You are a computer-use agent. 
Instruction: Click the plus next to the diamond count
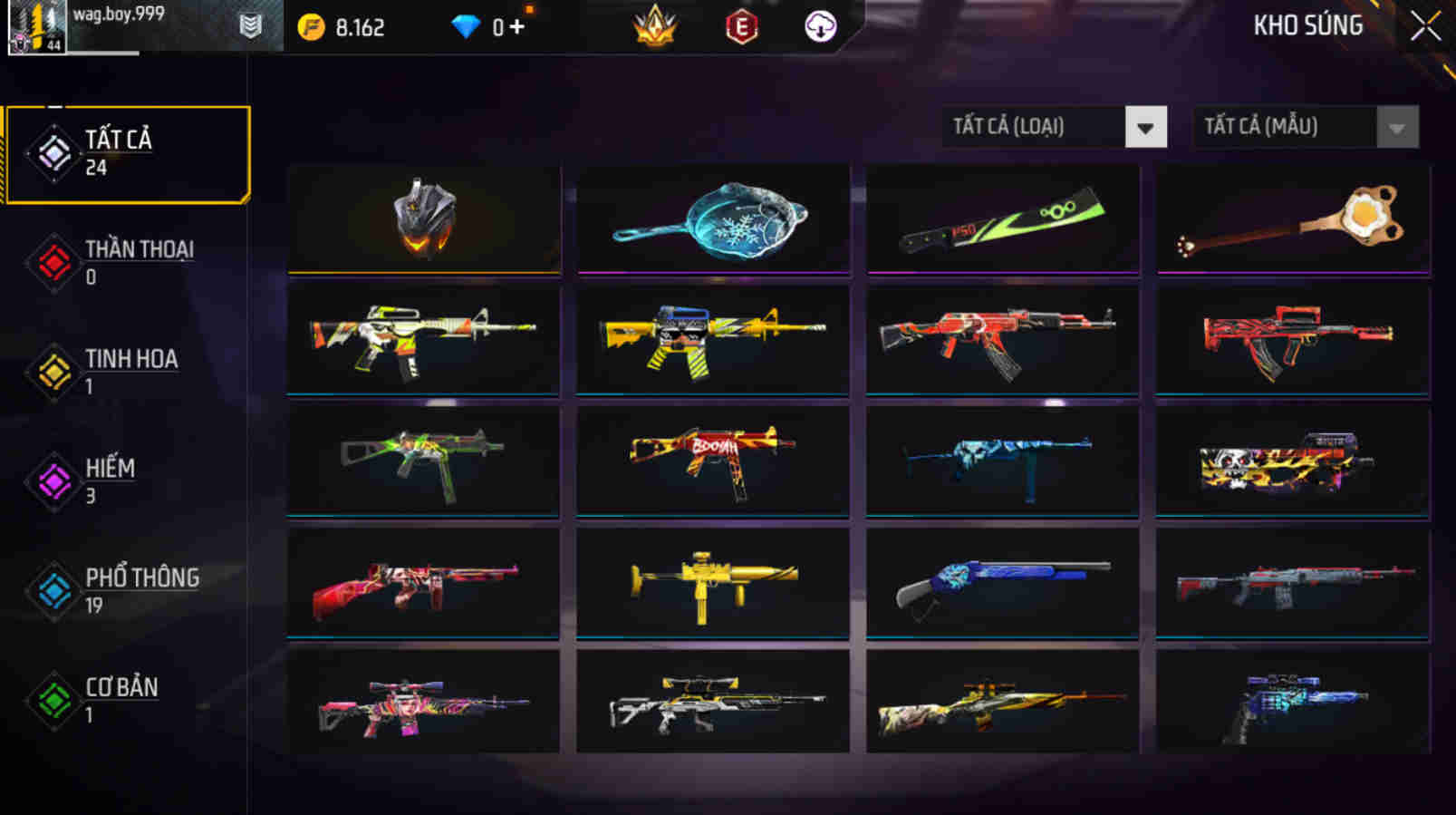(514, 26)
